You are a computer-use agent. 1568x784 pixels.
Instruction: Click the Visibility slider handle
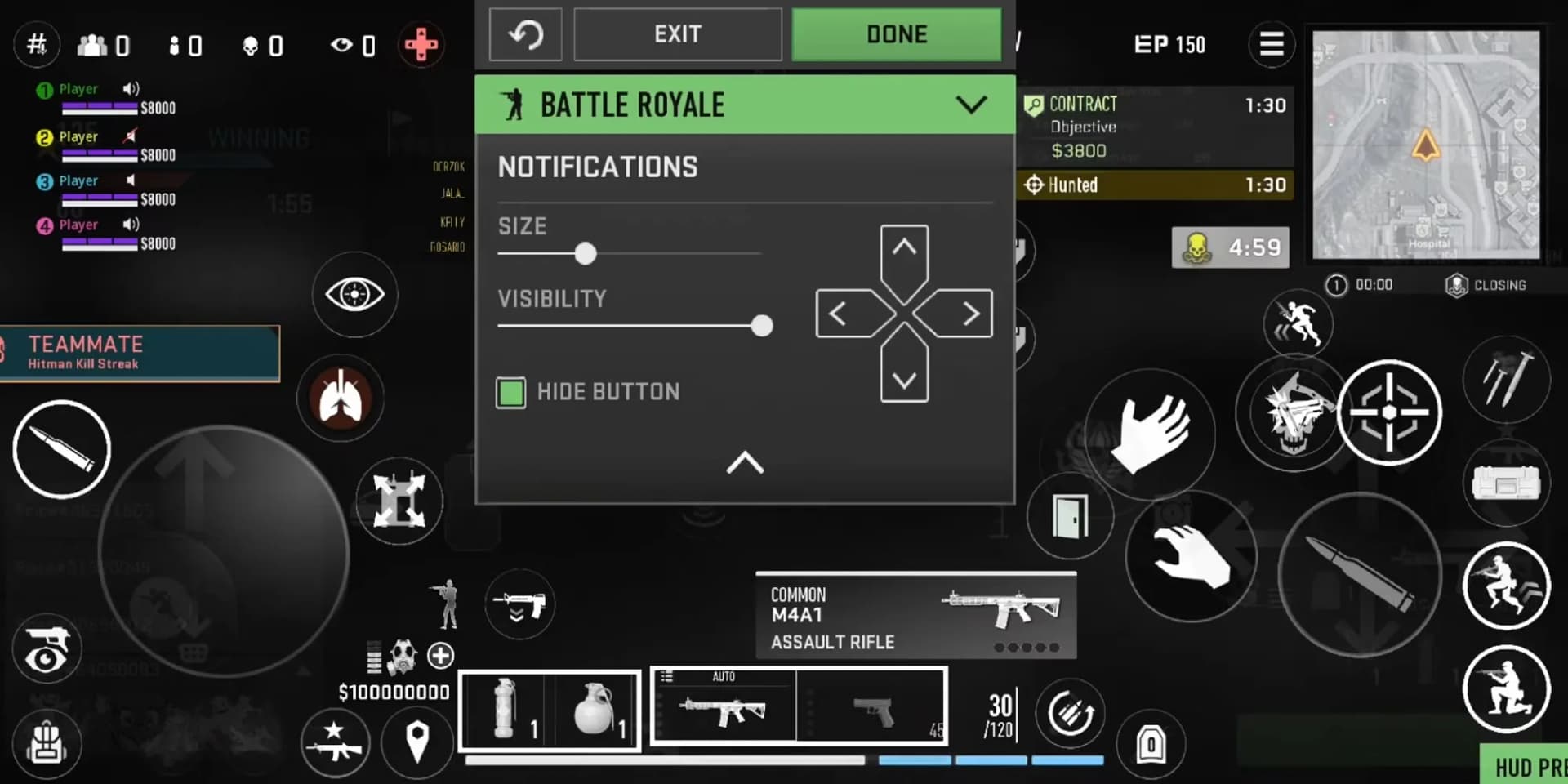(x=761, y=326)
